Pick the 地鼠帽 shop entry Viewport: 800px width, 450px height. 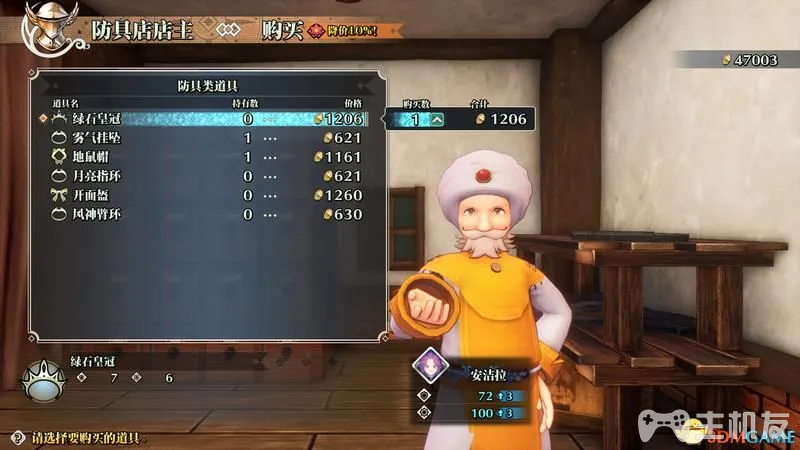coord(200,157)
